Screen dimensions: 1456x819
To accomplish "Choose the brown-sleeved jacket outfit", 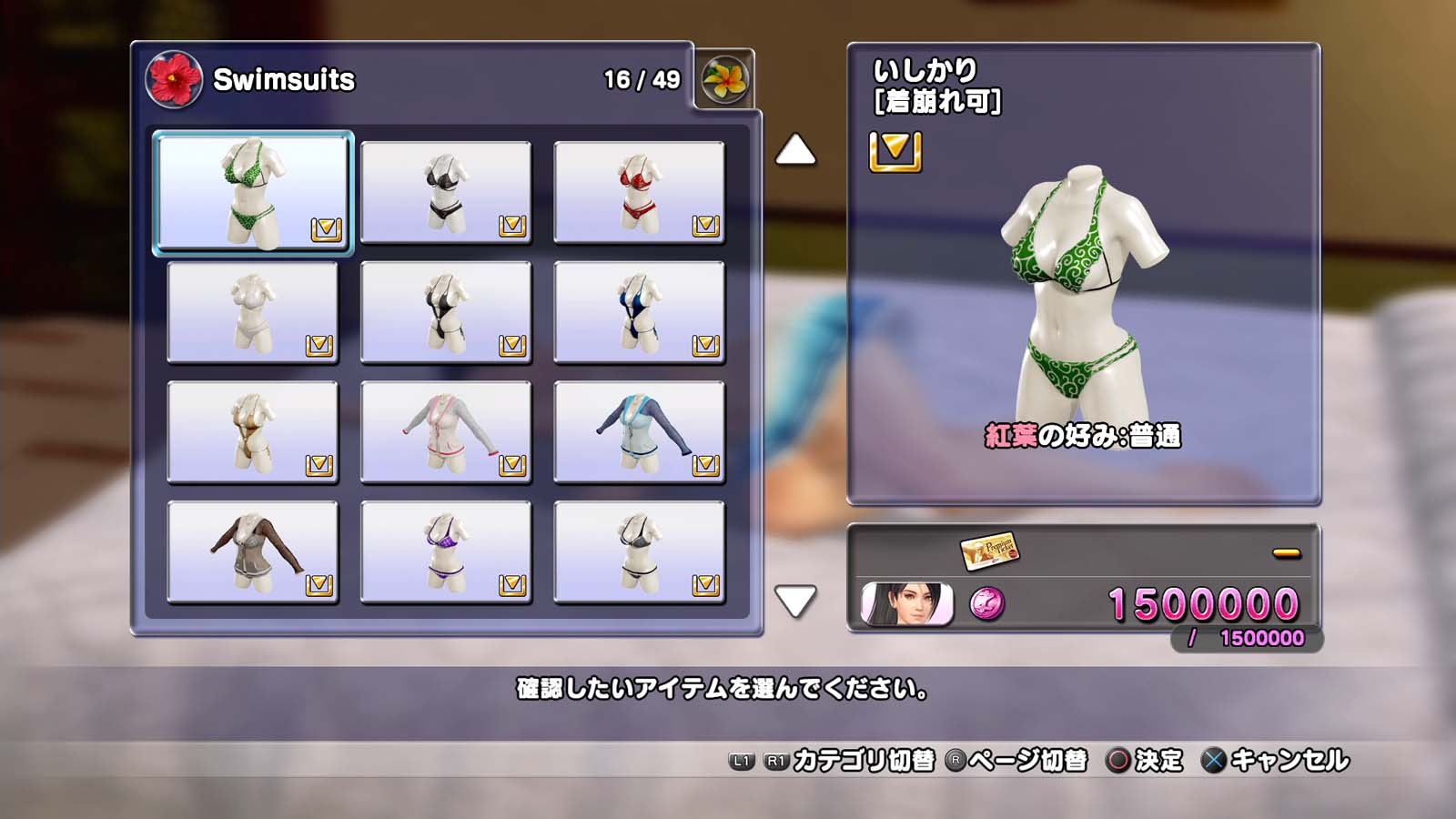I will point(253,552).
